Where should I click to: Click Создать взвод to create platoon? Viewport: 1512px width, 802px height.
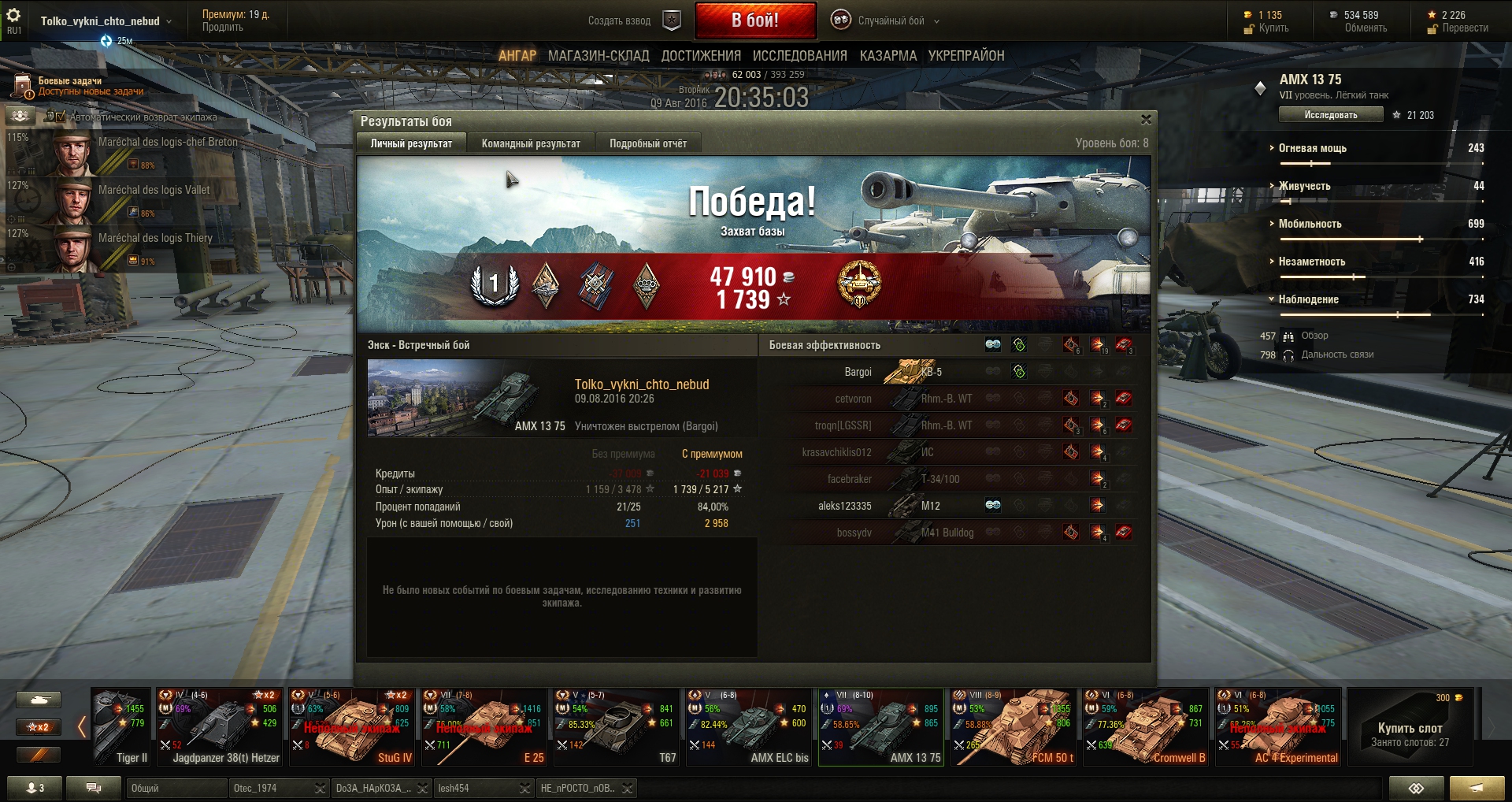pyautogui.click(x=619, y=21)
